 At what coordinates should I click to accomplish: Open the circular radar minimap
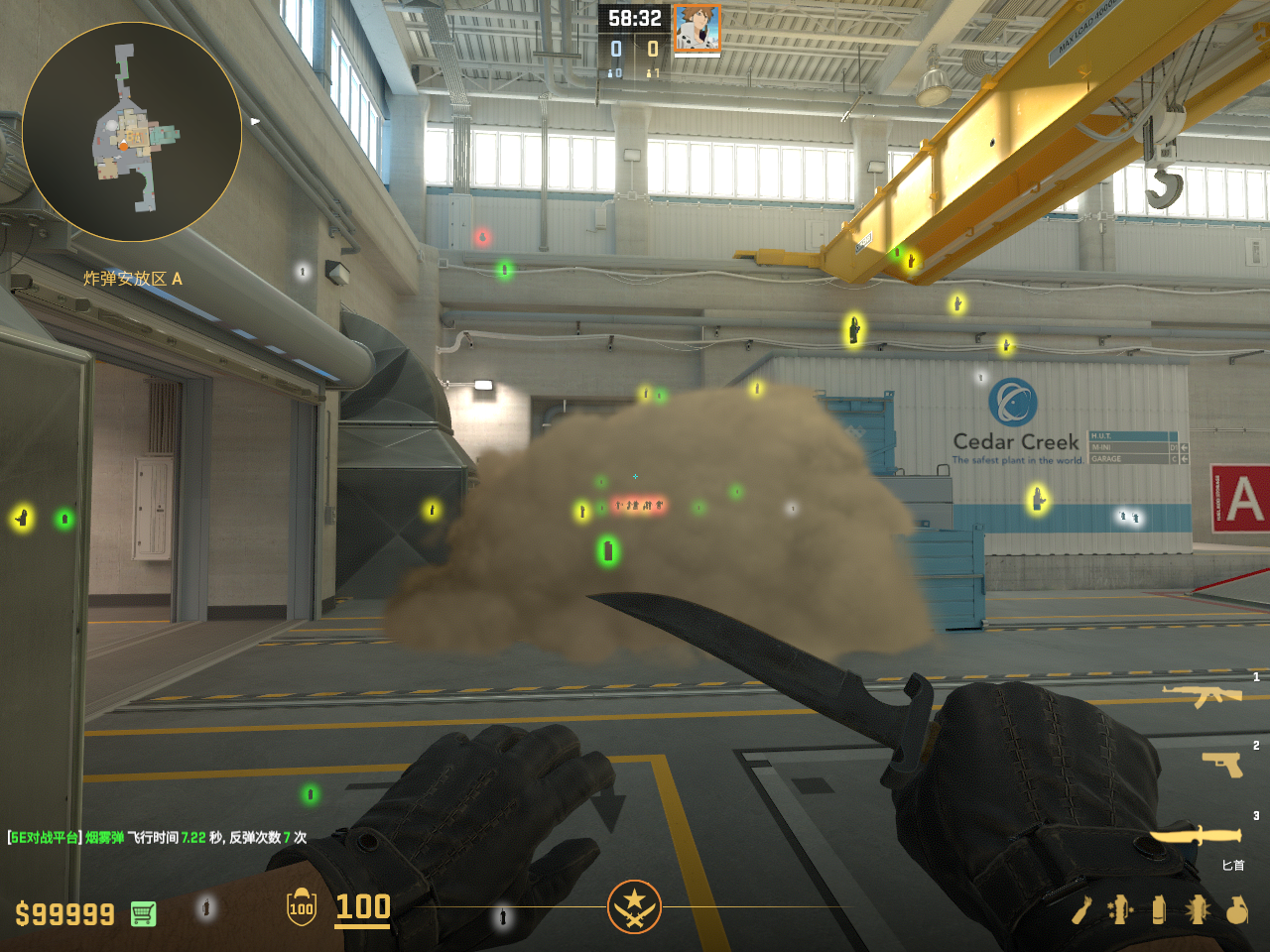click(132, 132)
